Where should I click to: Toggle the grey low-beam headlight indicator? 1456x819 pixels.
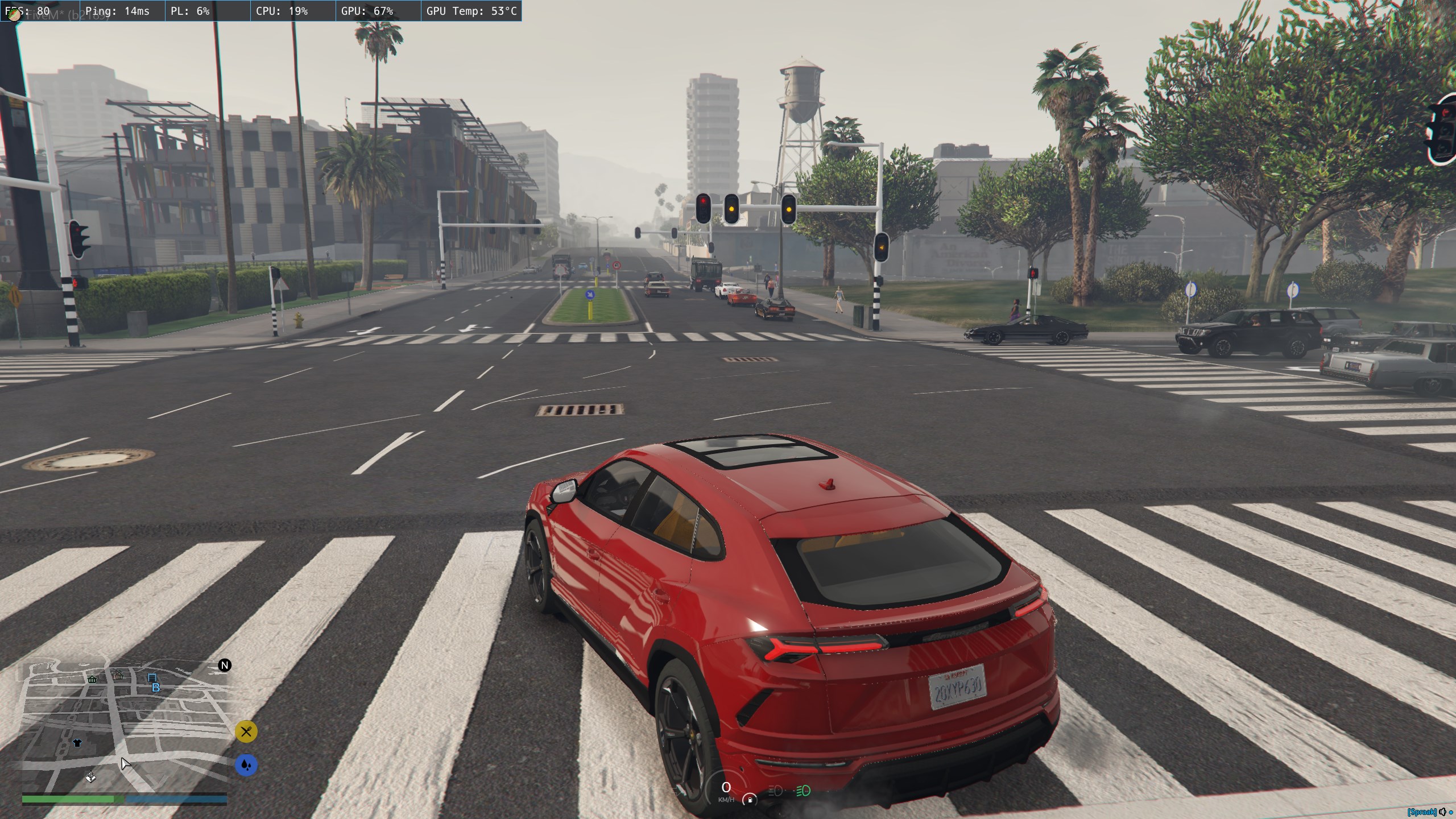click(775, 791)
